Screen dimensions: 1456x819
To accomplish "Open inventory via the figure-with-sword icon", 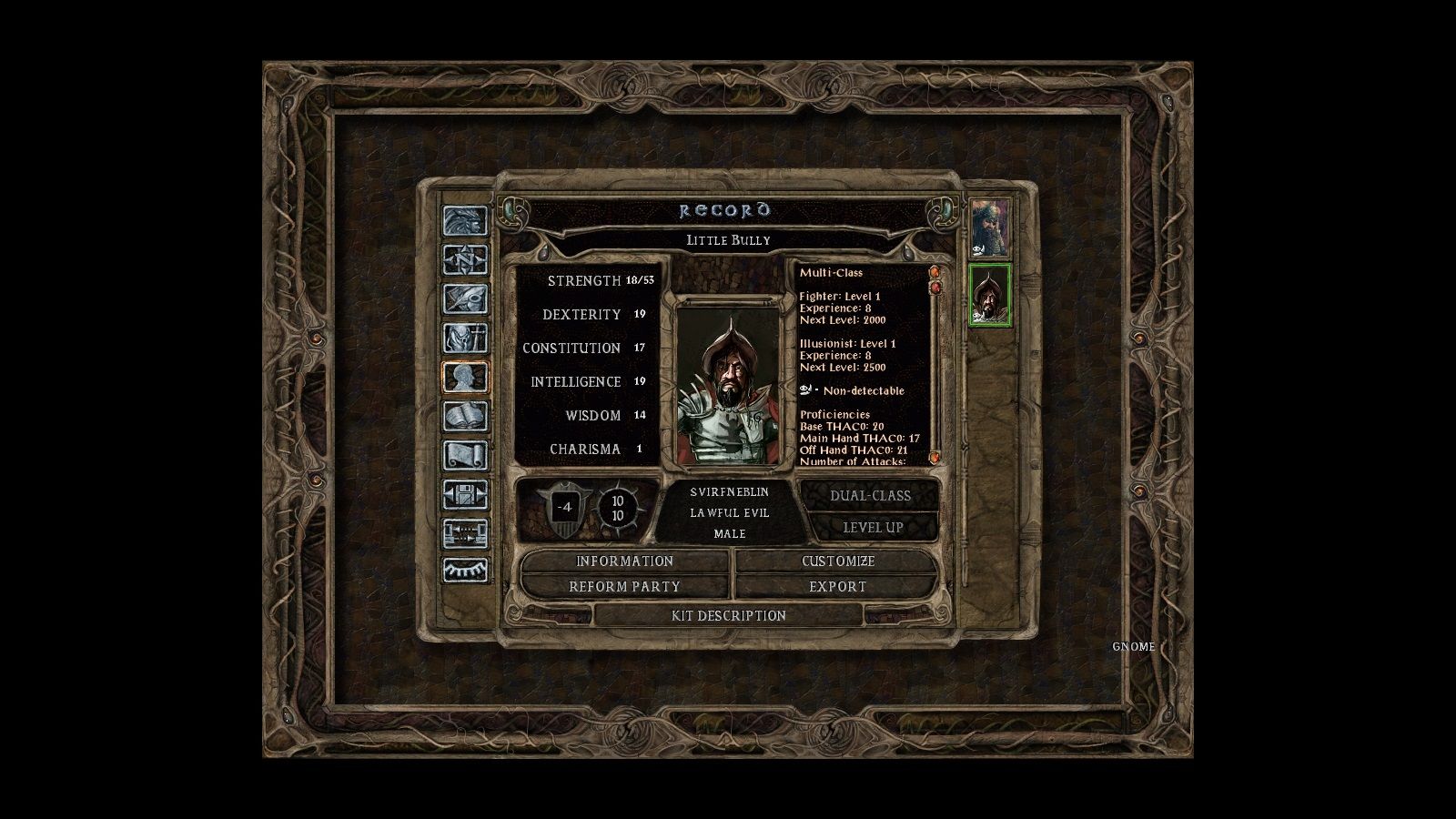I will pos(465,339).
